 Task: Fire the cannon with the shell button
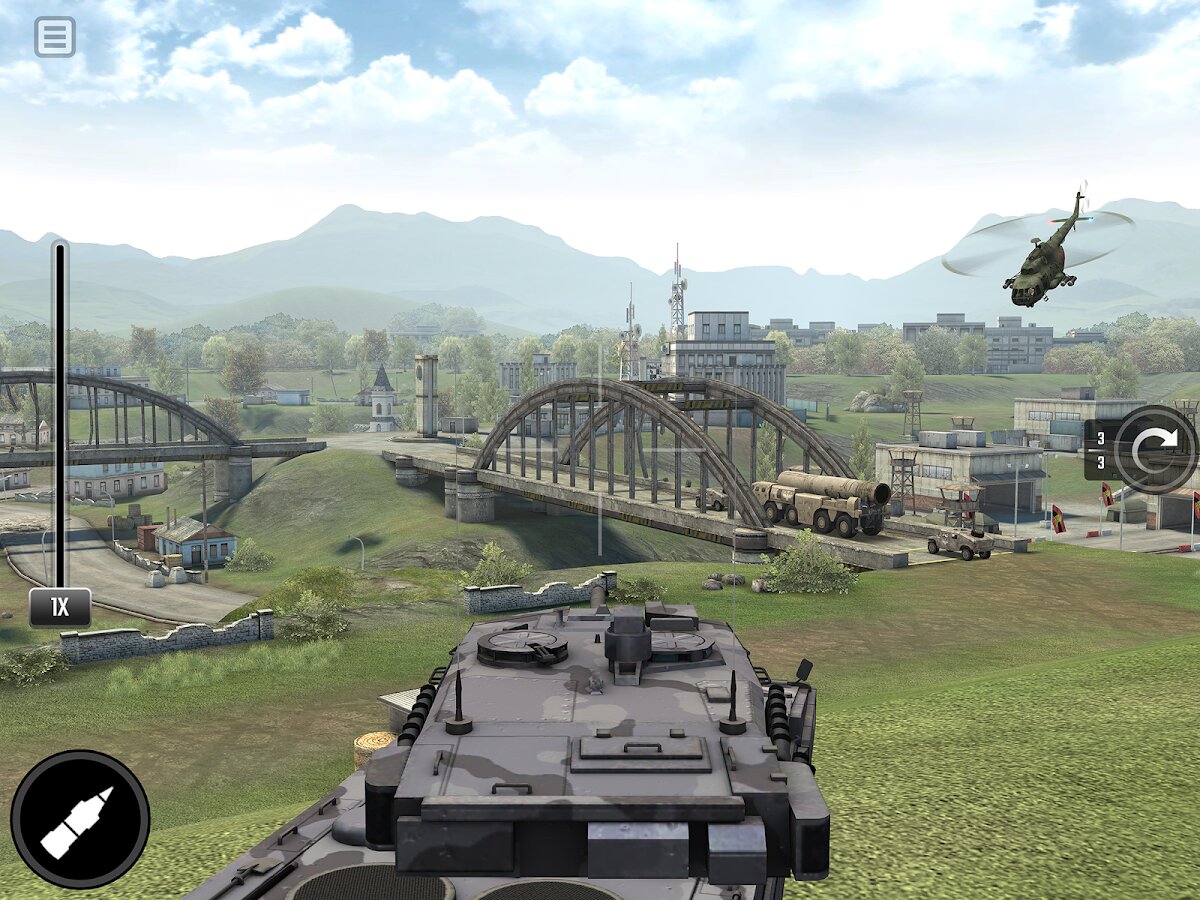80,820
